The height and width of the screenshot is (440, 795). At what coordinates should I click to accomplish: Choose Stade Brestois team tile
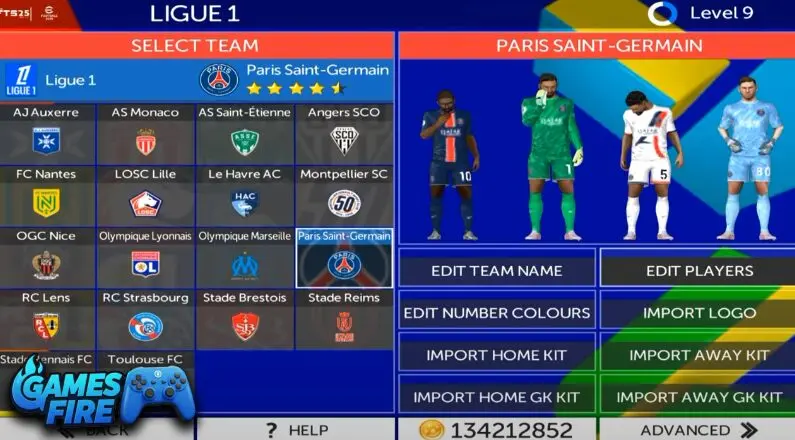click(245, 319)
